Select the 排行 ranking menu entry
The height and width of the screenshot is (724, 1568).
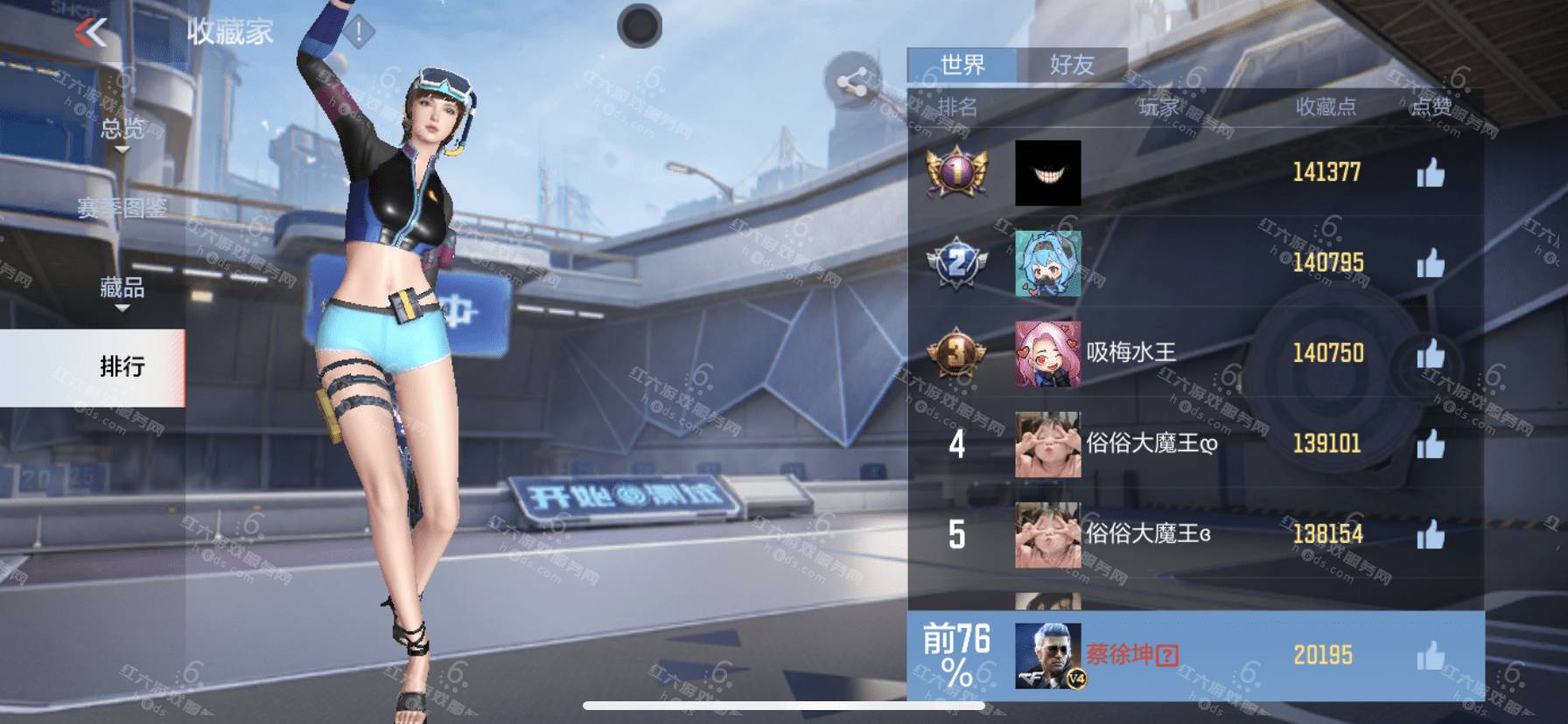122,366
